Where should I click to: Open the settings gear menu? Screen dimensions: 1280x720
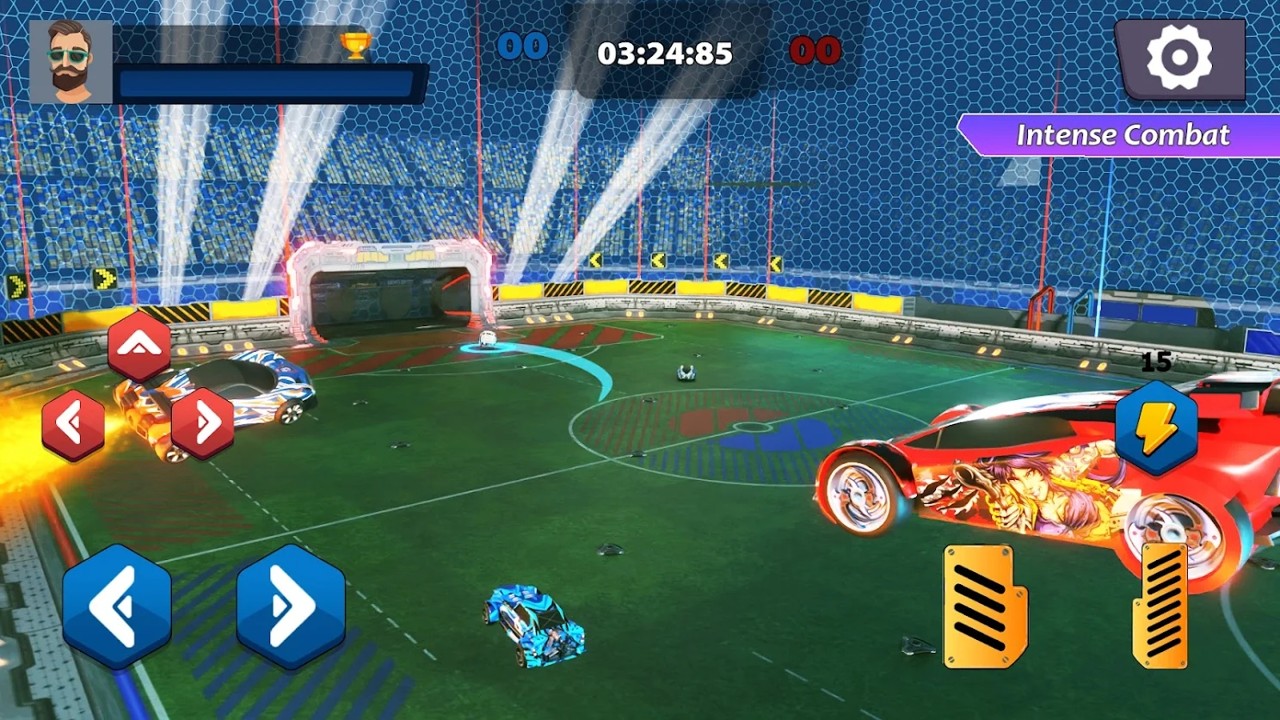1180,58
